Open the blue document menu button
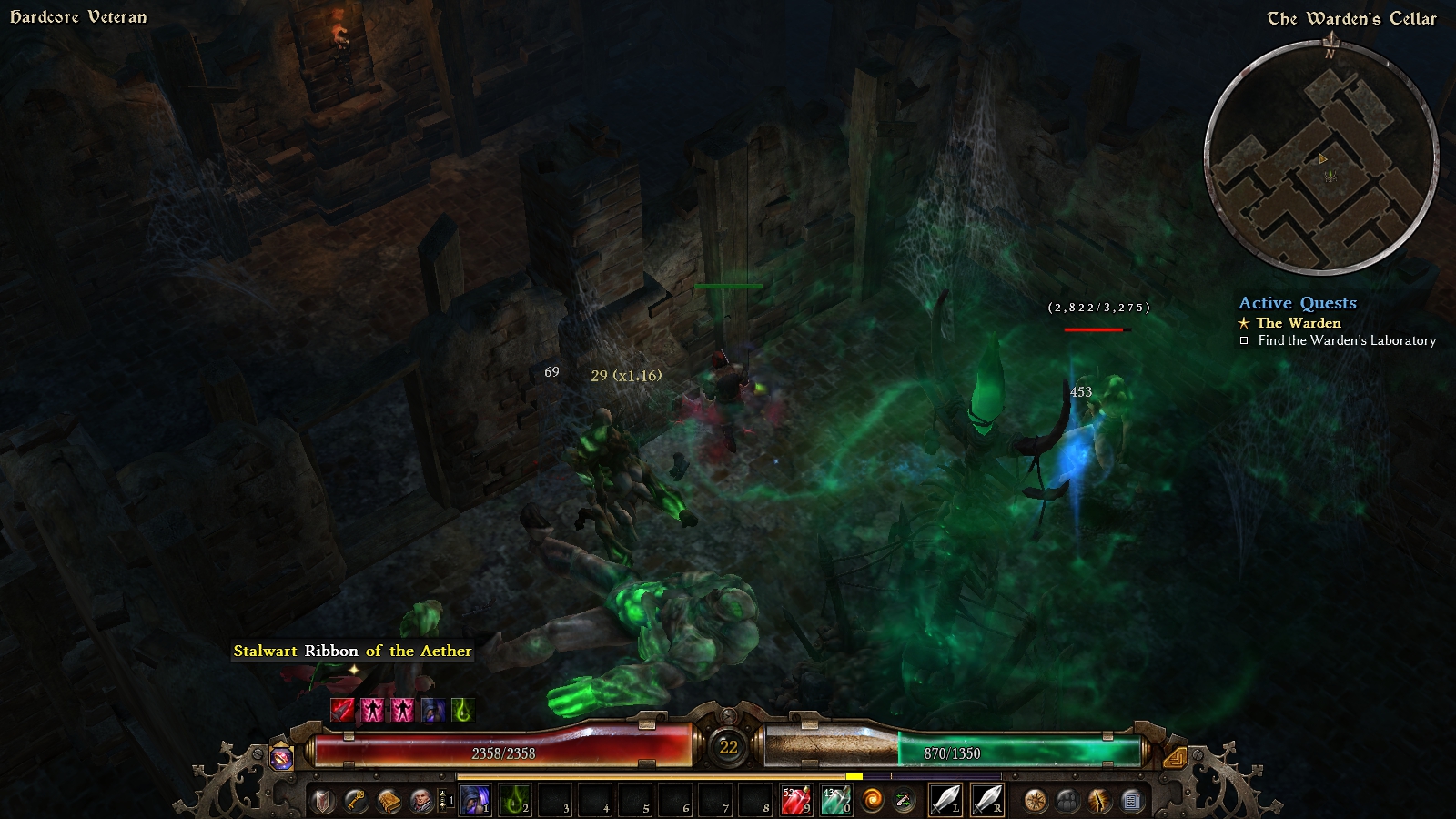 point(1132,801)
